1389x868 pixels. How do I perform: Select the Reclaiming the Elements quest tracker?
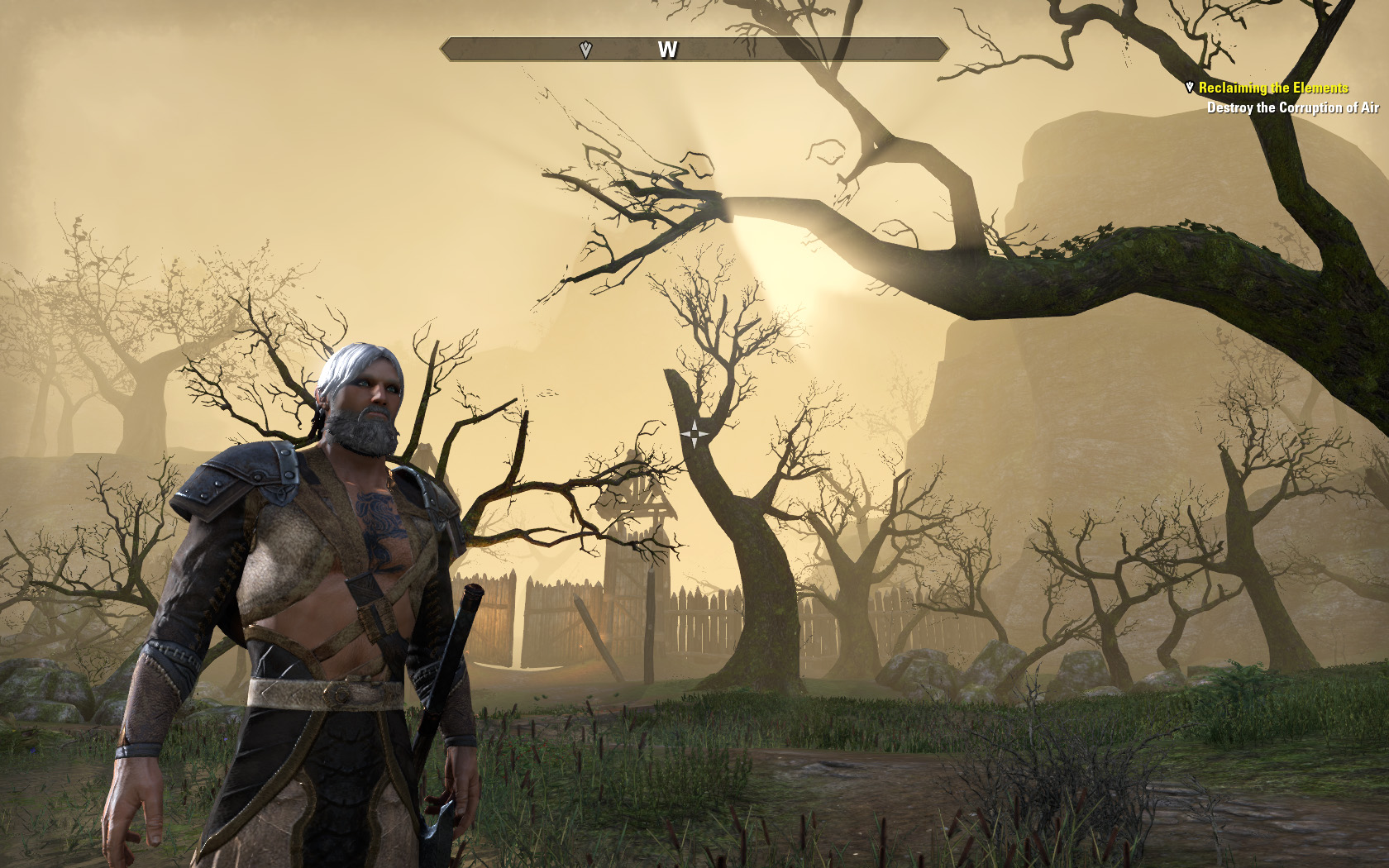pos(1273,88)
